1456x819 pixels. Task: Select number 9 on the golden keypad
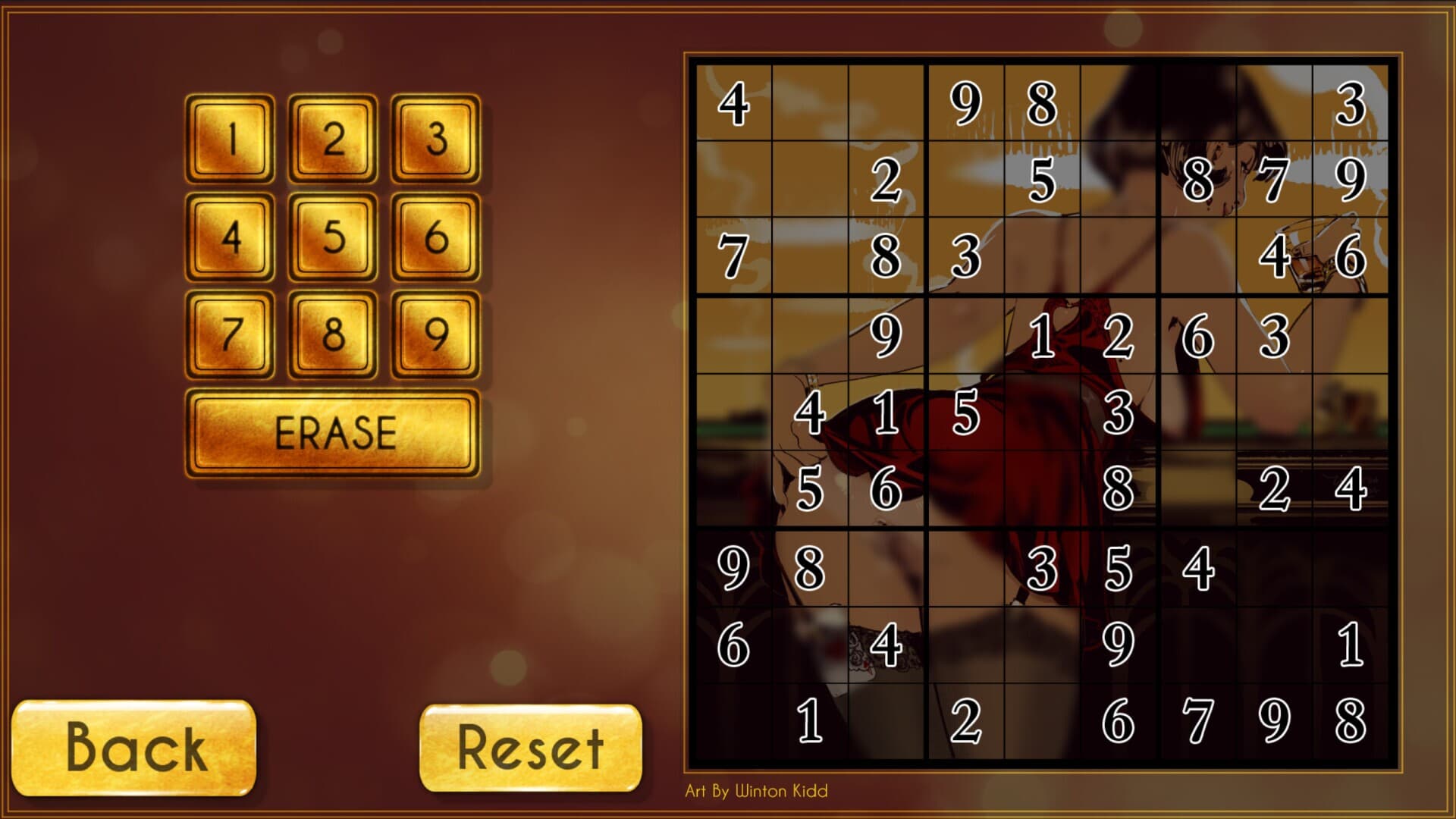(x=436, y=334)
